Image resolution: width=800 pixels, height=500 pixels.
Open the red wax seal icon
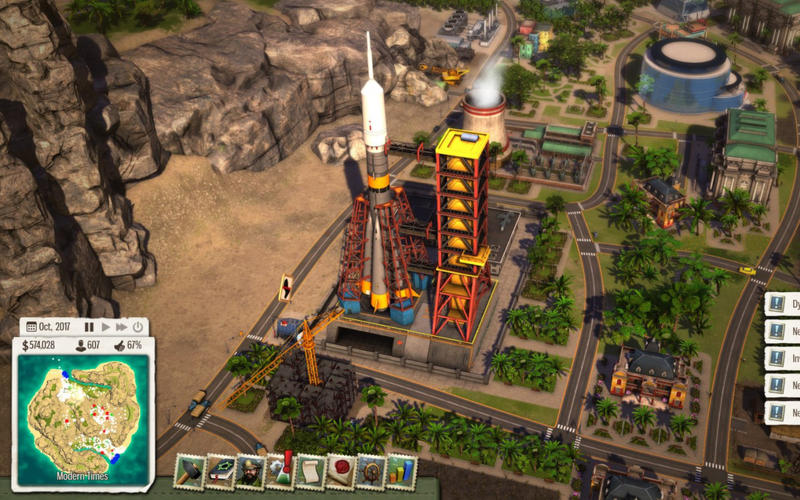coord(341,471)
